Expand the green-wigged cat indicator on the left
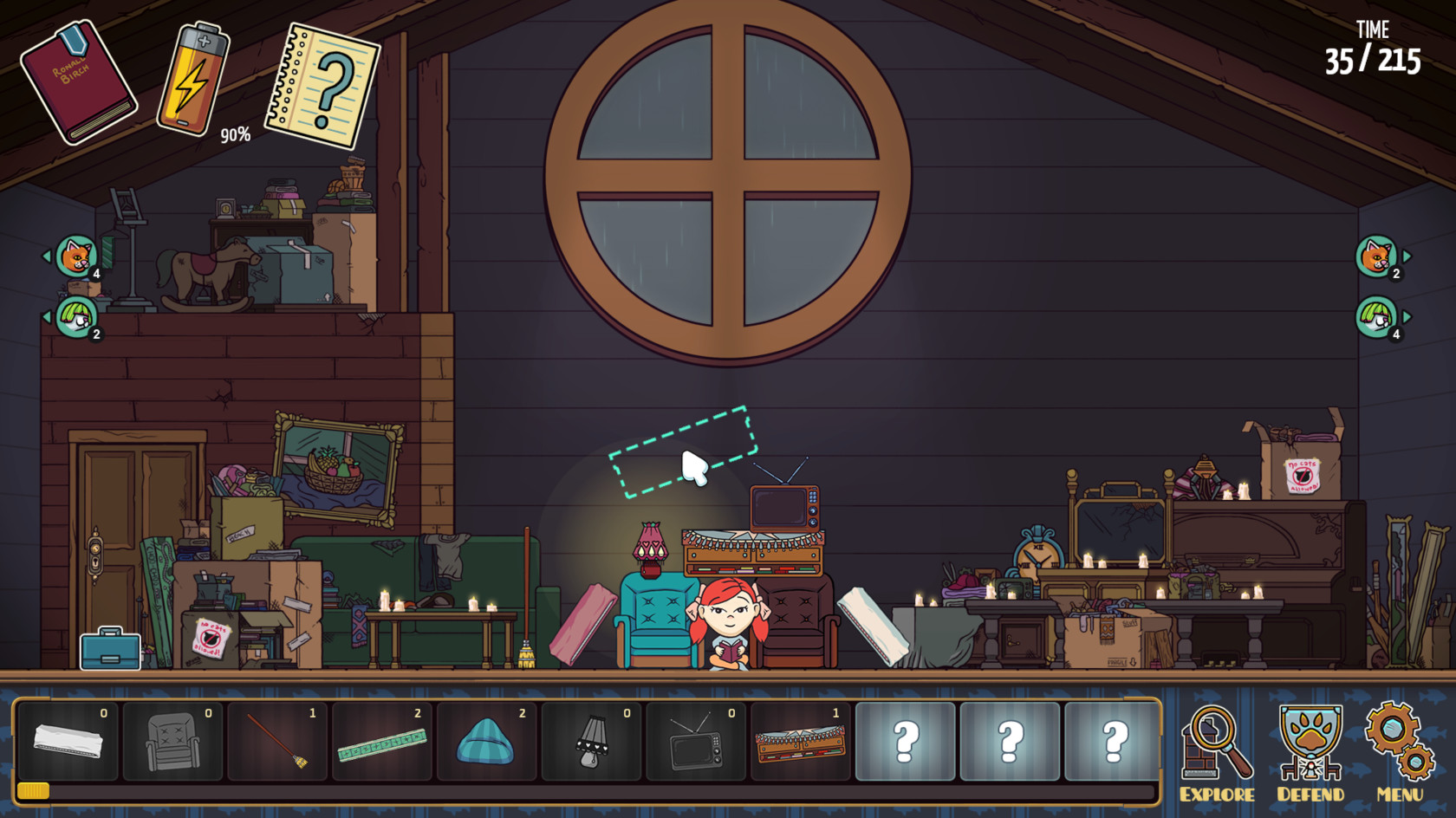 [x=75, y=316]
